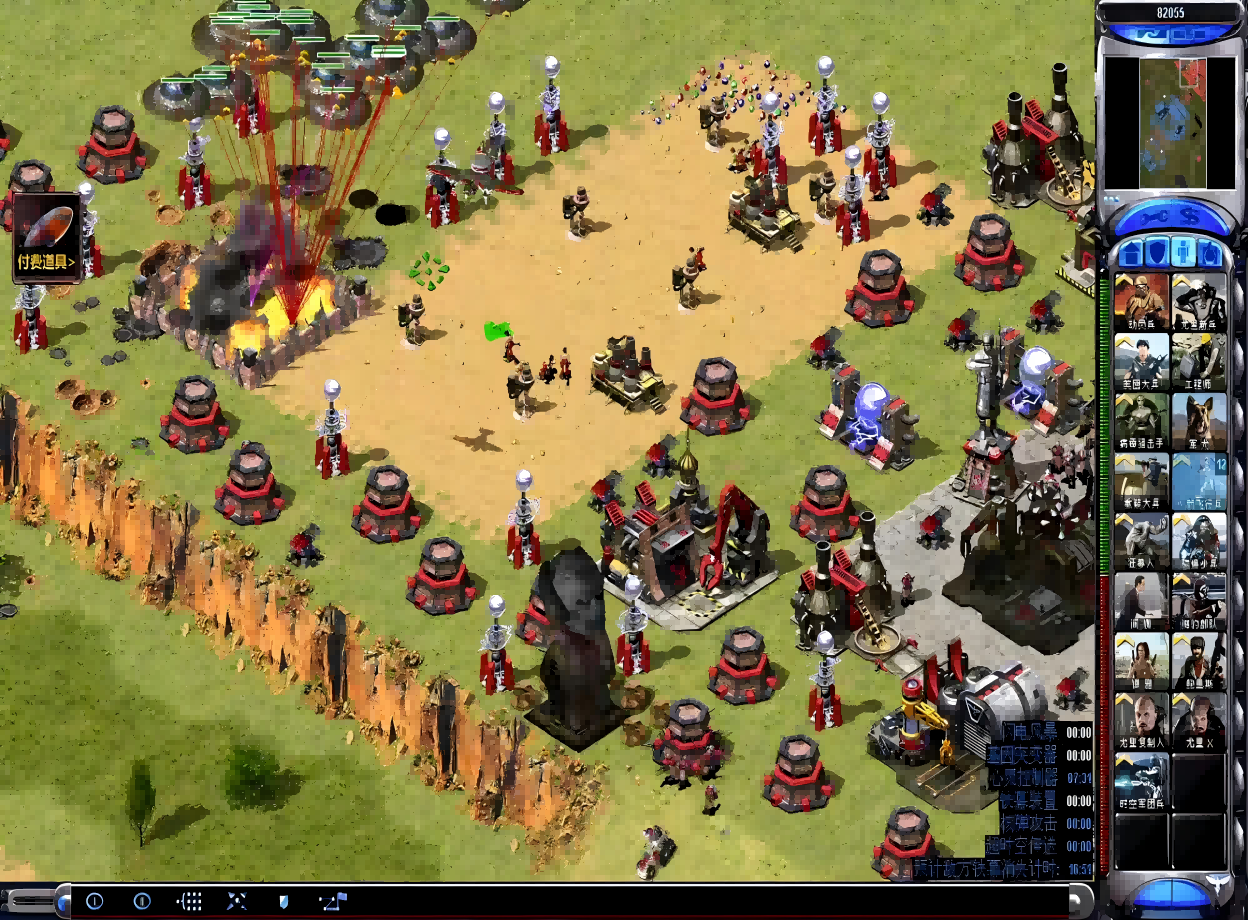Train a Yuri Initiate (尤里新兵)
The image size is (1248, 920).
tap(1199, 302)
